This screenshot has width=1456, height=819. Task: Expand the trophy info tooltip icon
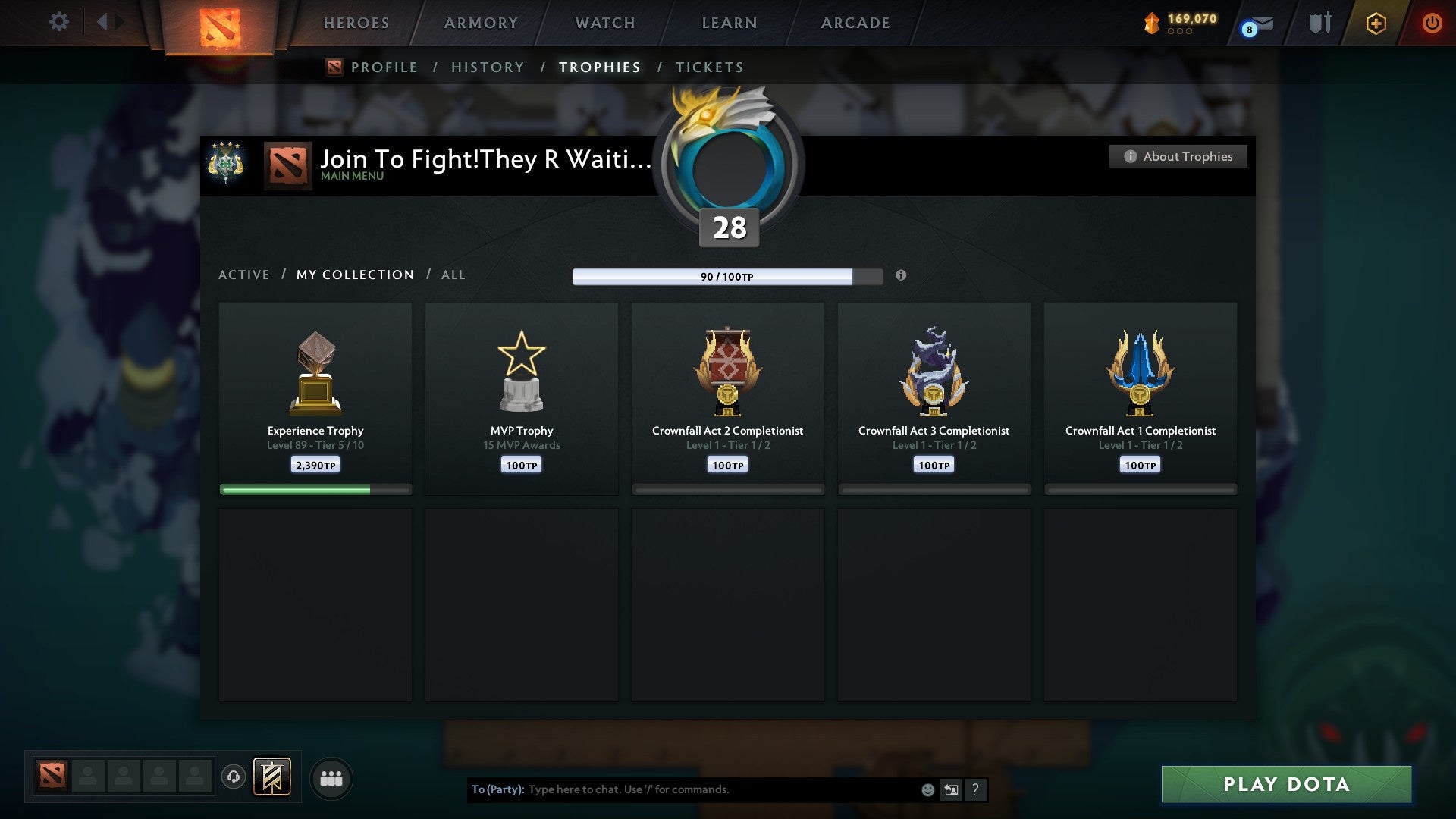coord(901,276)
